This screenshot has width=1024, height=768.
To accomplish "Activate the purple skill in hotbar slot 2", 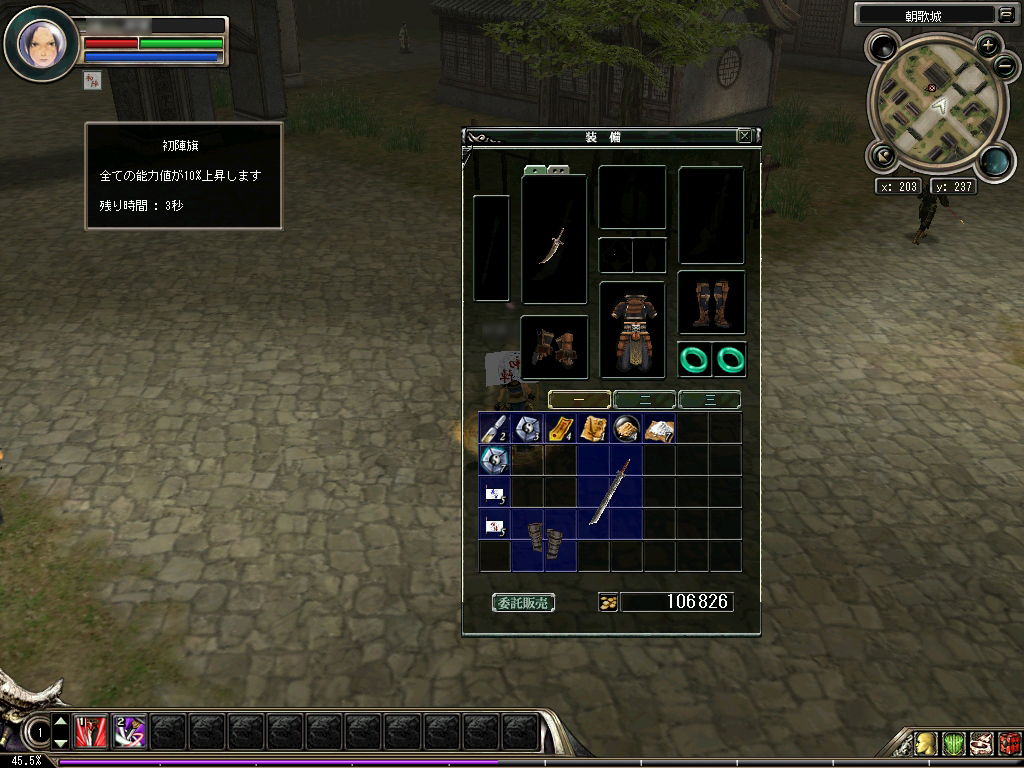I will click(x=129, y=732).
